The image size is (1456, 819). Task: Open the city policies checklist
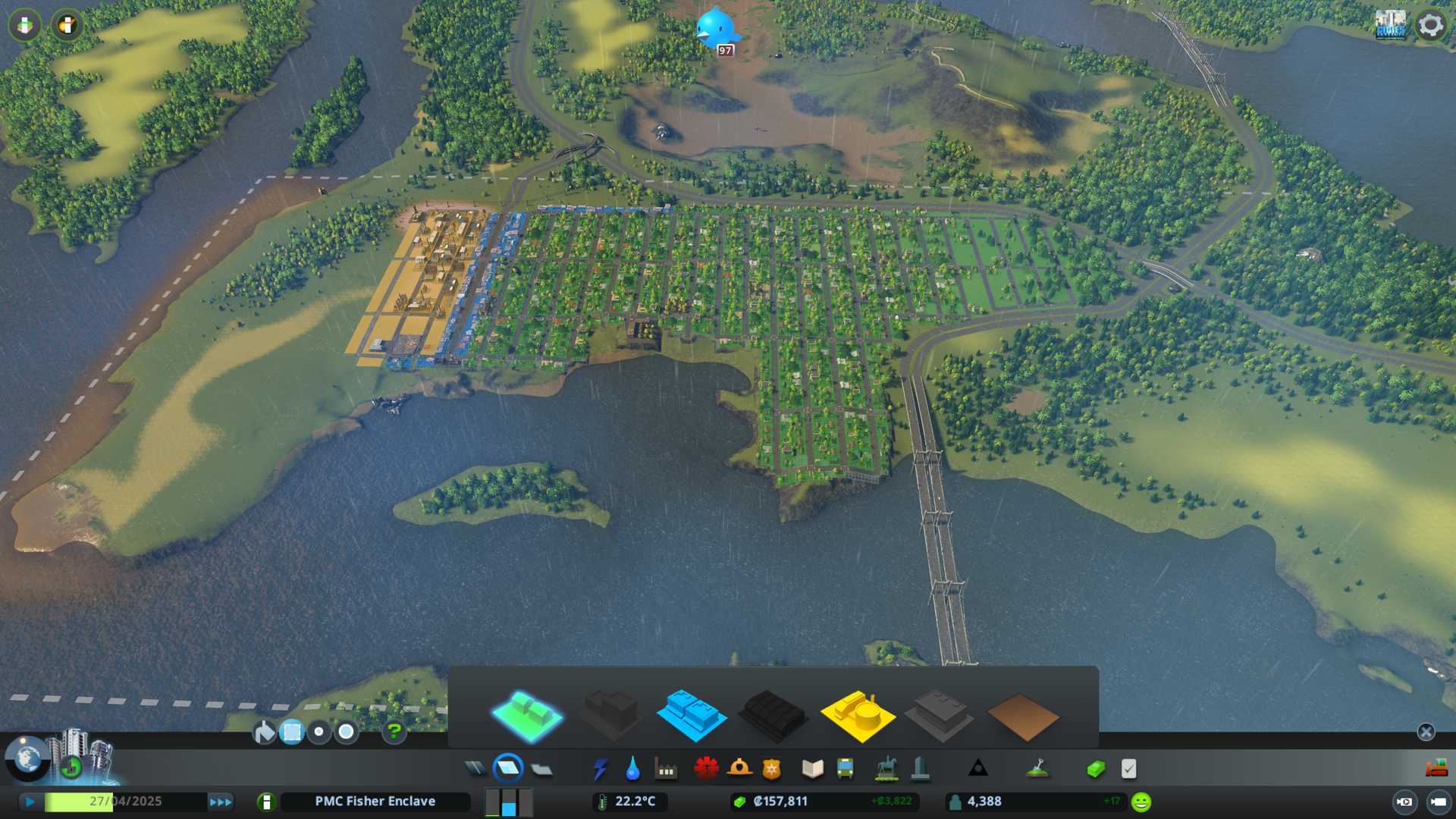tap(1128, 769)
